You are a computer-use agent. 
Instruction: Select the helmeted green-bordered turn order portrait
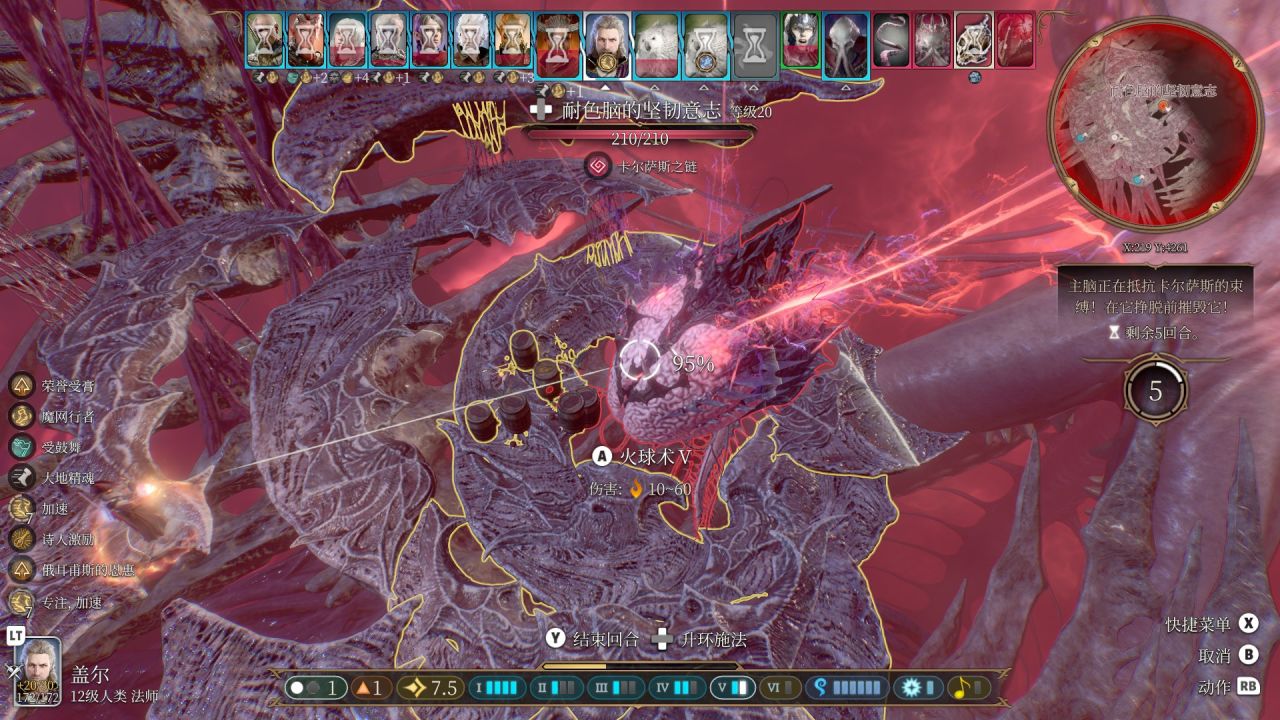point(800,40)
